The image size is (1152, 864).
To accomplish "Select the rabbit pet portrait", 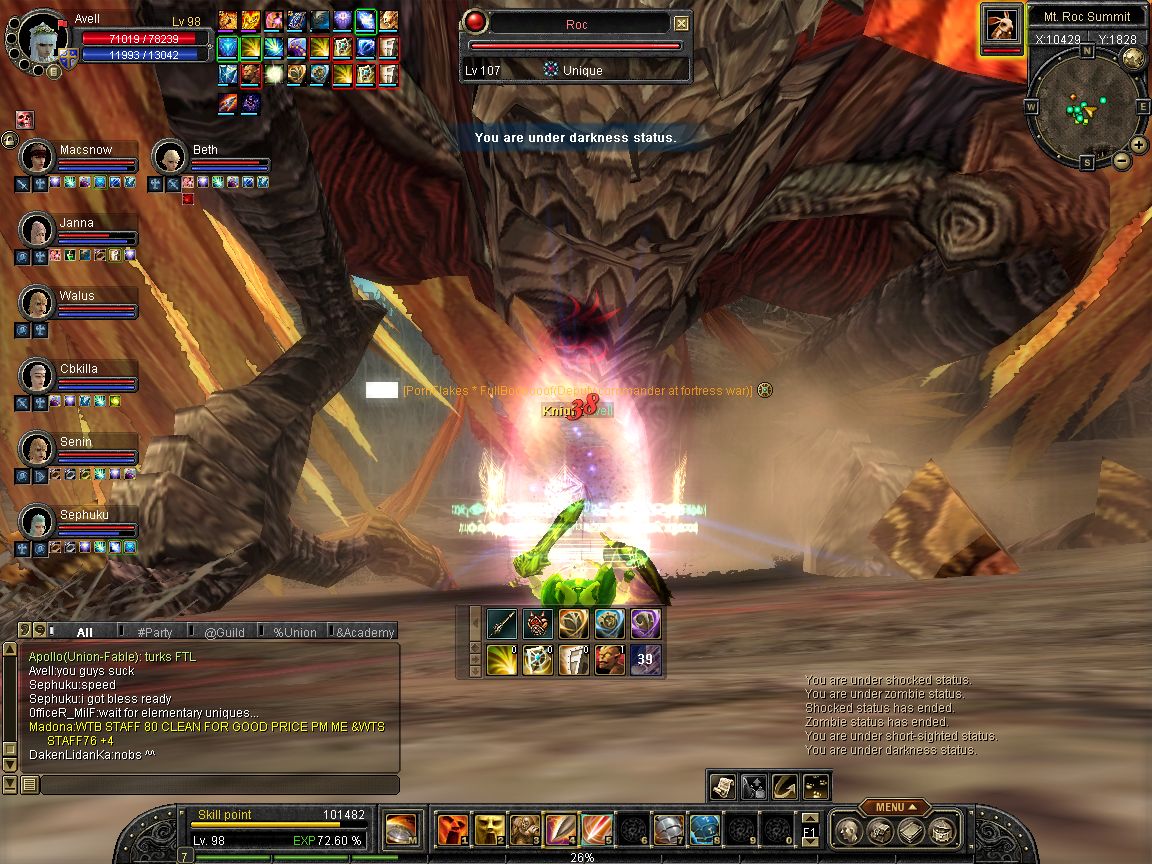I will tap(1000, 25).
